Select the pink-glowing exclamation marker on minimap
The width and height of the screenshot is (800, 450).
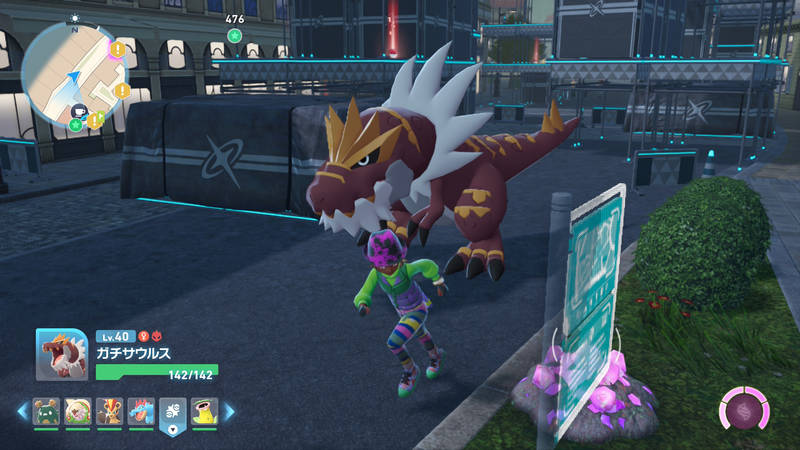tap(118, 48)
